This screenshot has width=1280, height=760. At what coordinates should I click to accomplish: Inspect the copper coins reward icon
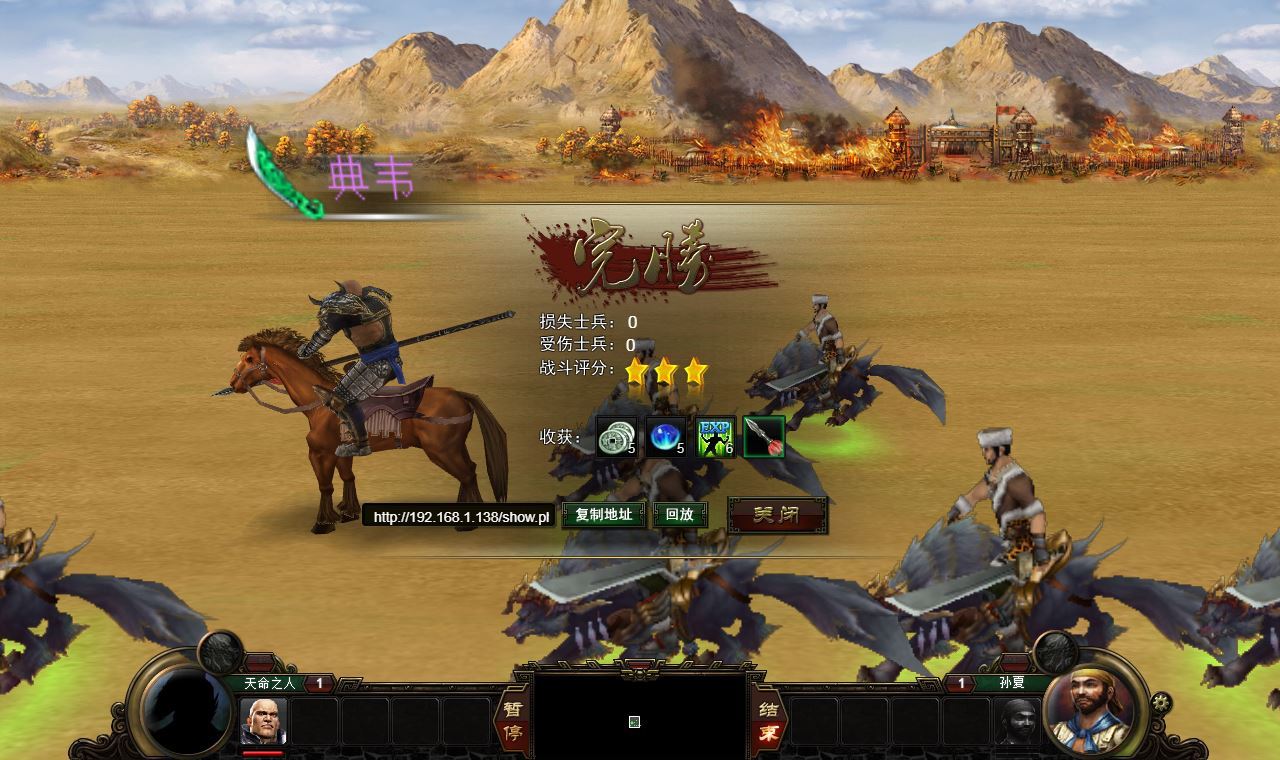click(616, 437)
